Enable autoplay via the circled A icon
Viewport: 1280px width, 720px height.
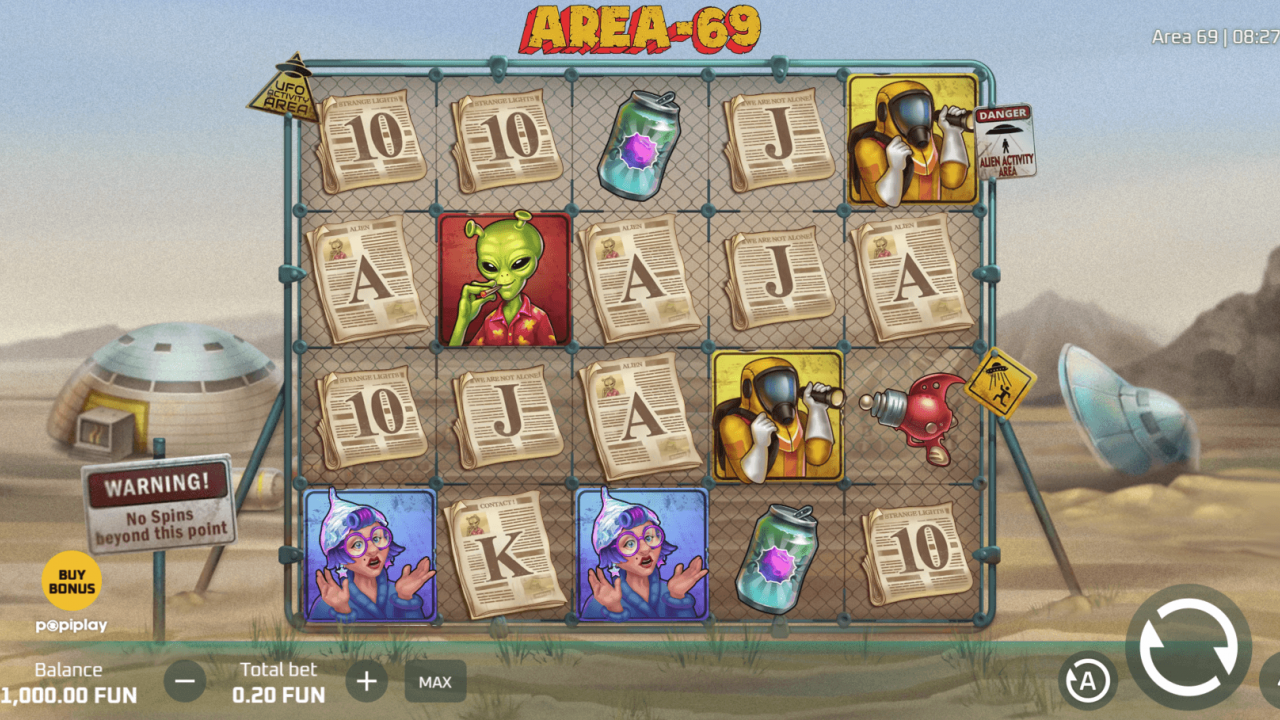[x=1089, y=680]
